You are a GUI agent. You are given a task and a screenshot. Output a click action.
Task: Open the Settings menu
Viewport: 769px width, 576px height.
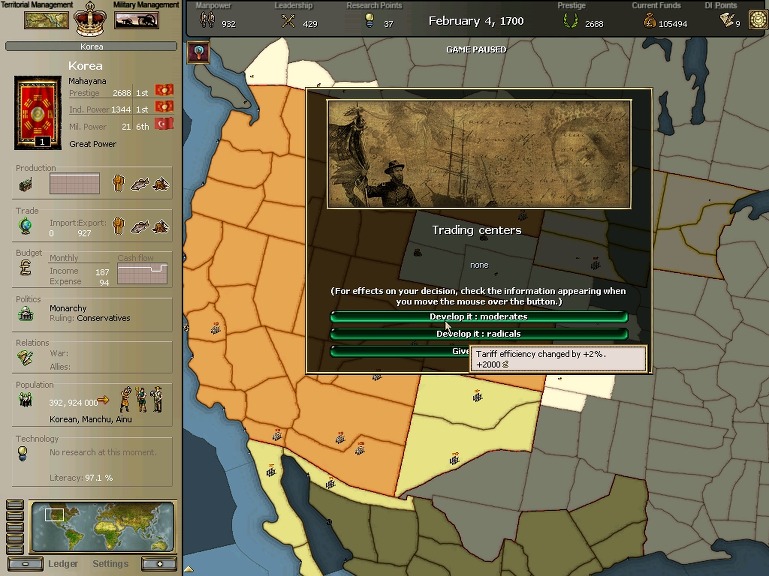110,564
